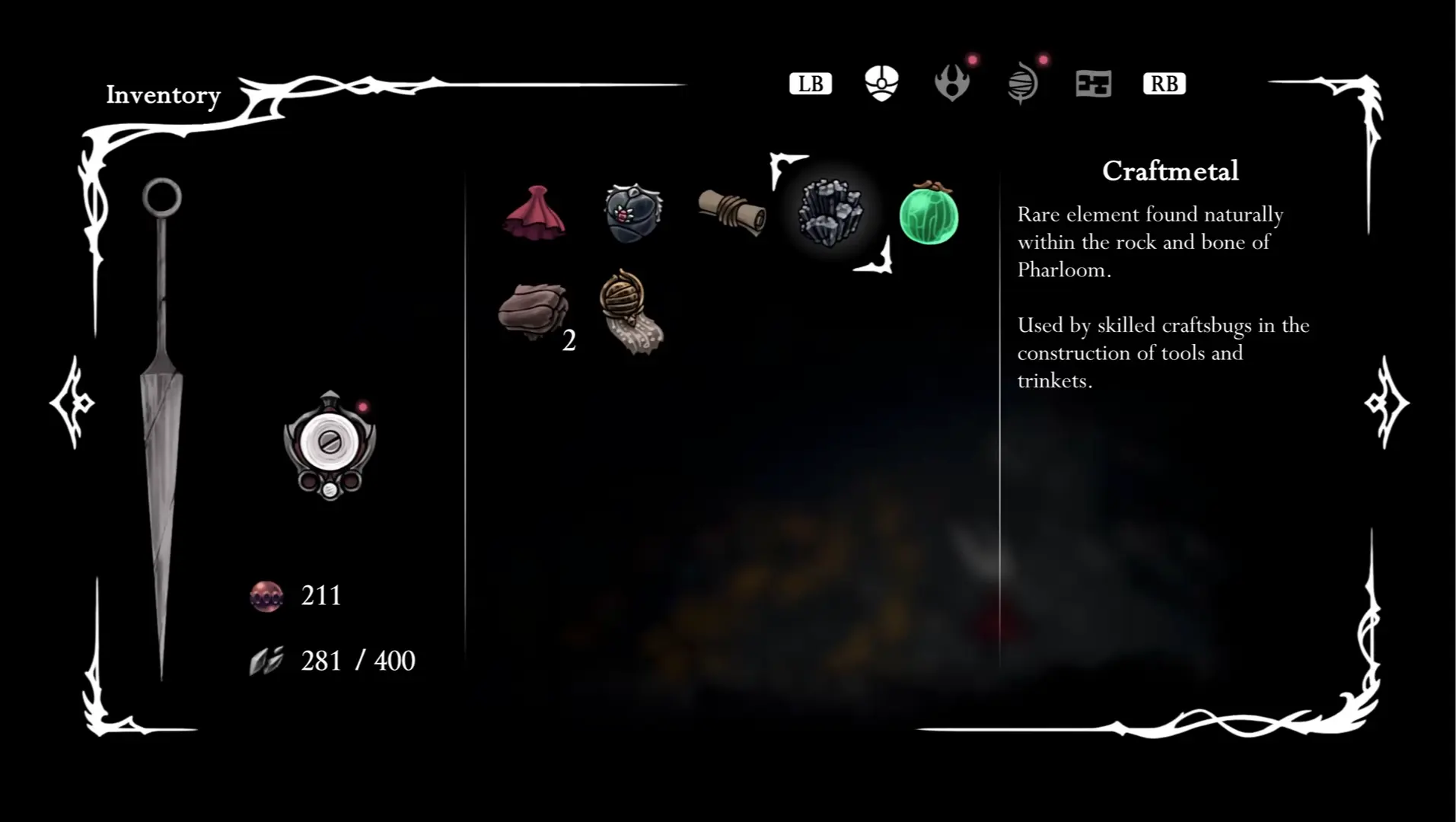The height and width of the screenshot is (822, 1456).
Task: Open the Tools tab with flame emblem
Action: (x=952, y=84)
